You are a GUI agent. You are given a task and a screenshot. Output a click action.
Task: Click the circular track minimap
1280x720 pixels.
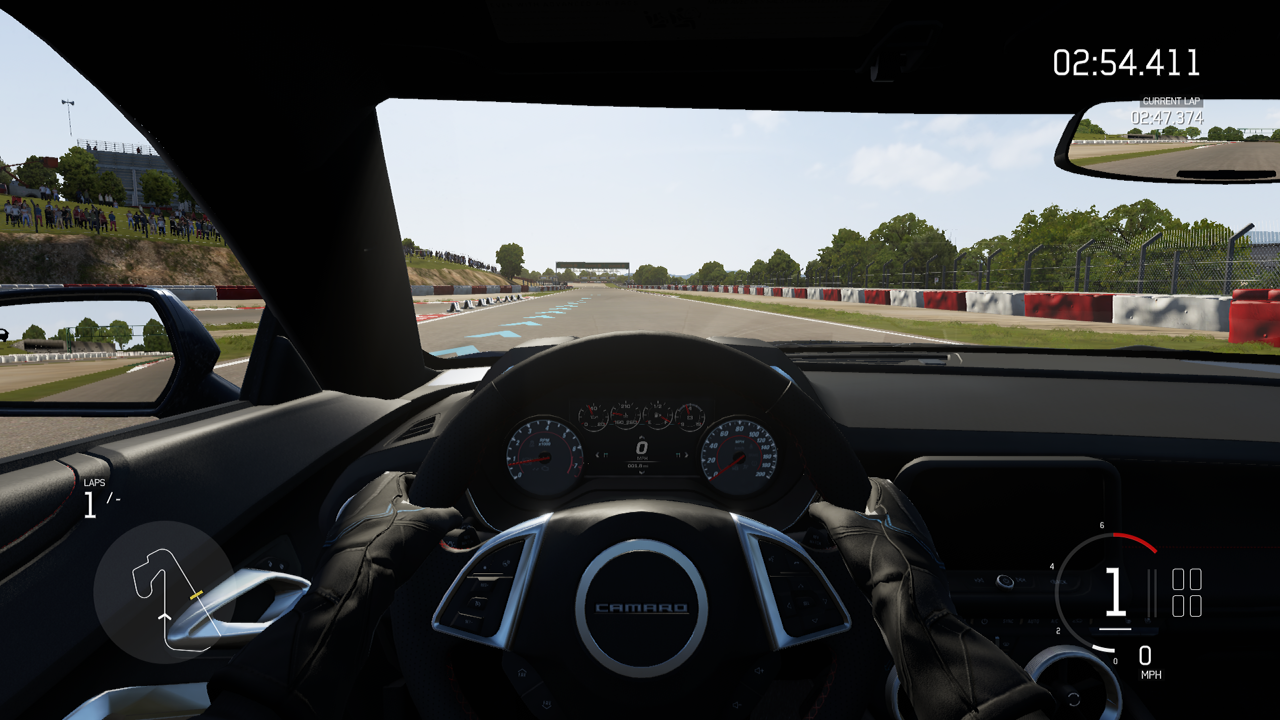pyautogui.click(x=165, y=592)
